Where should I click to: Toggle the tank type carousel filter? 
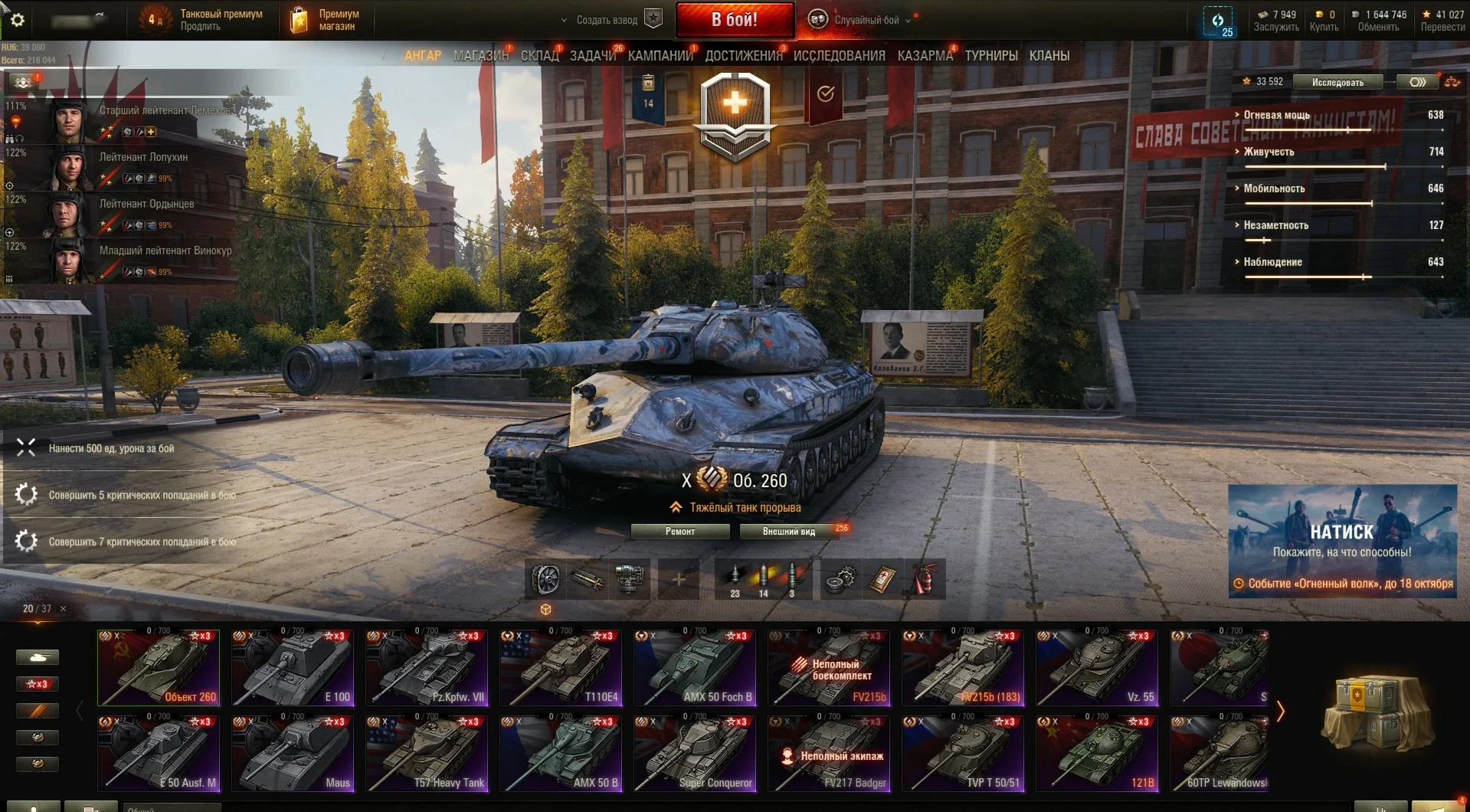pos(37,656)
